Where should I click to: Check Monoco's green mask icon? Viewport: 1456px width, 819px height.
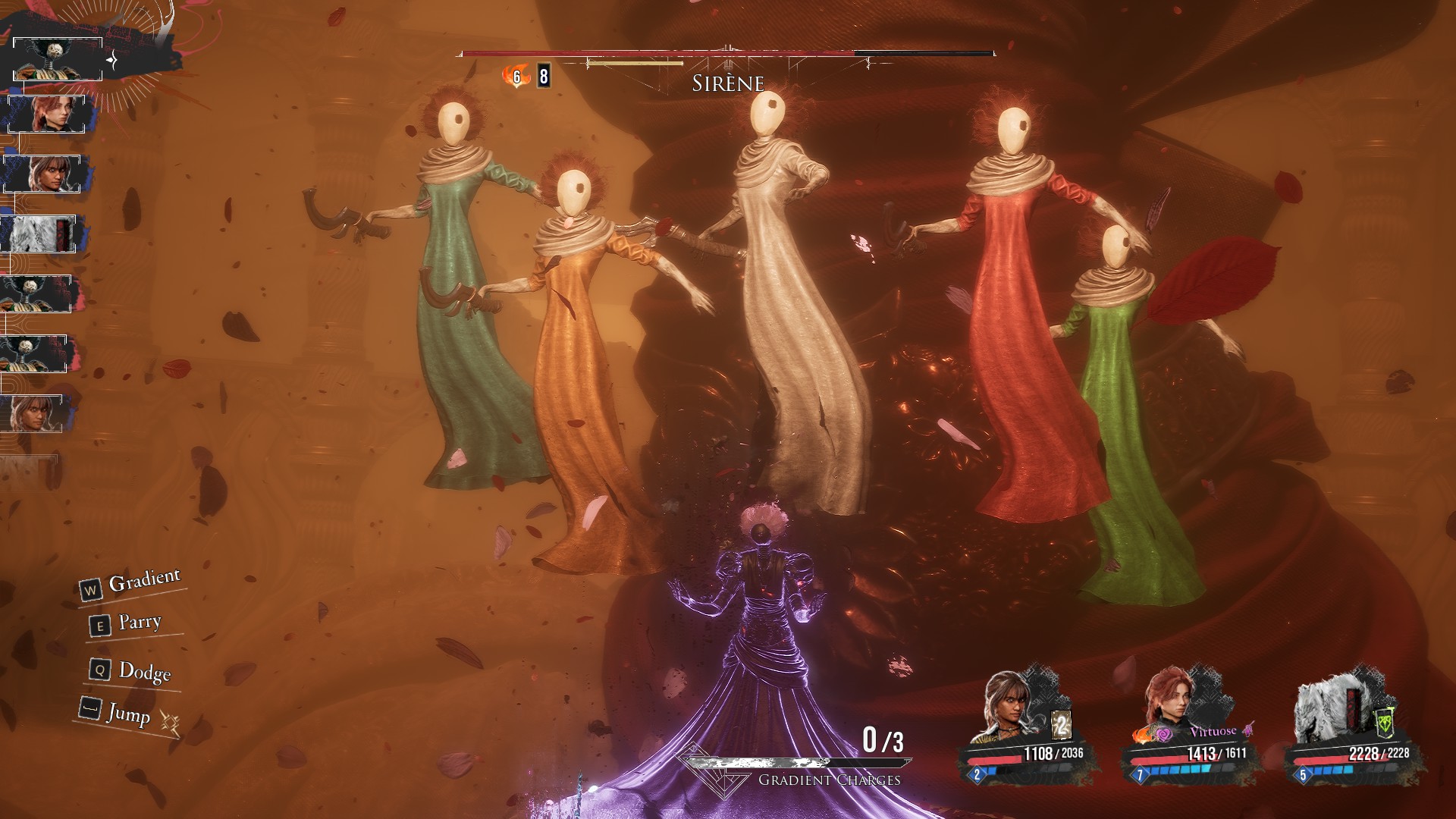tap(1384, 723)
